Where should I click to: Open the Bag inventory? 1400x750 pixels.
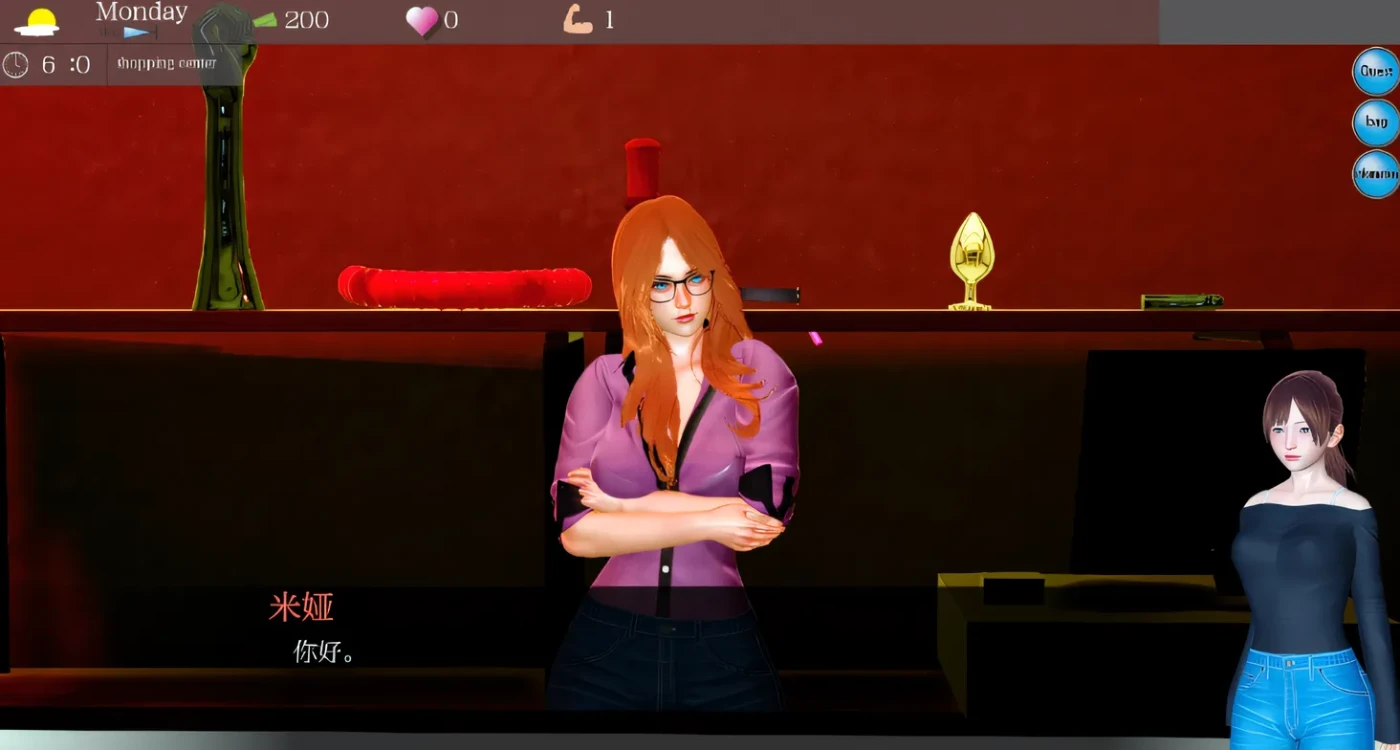click(x=1374, y=122)
